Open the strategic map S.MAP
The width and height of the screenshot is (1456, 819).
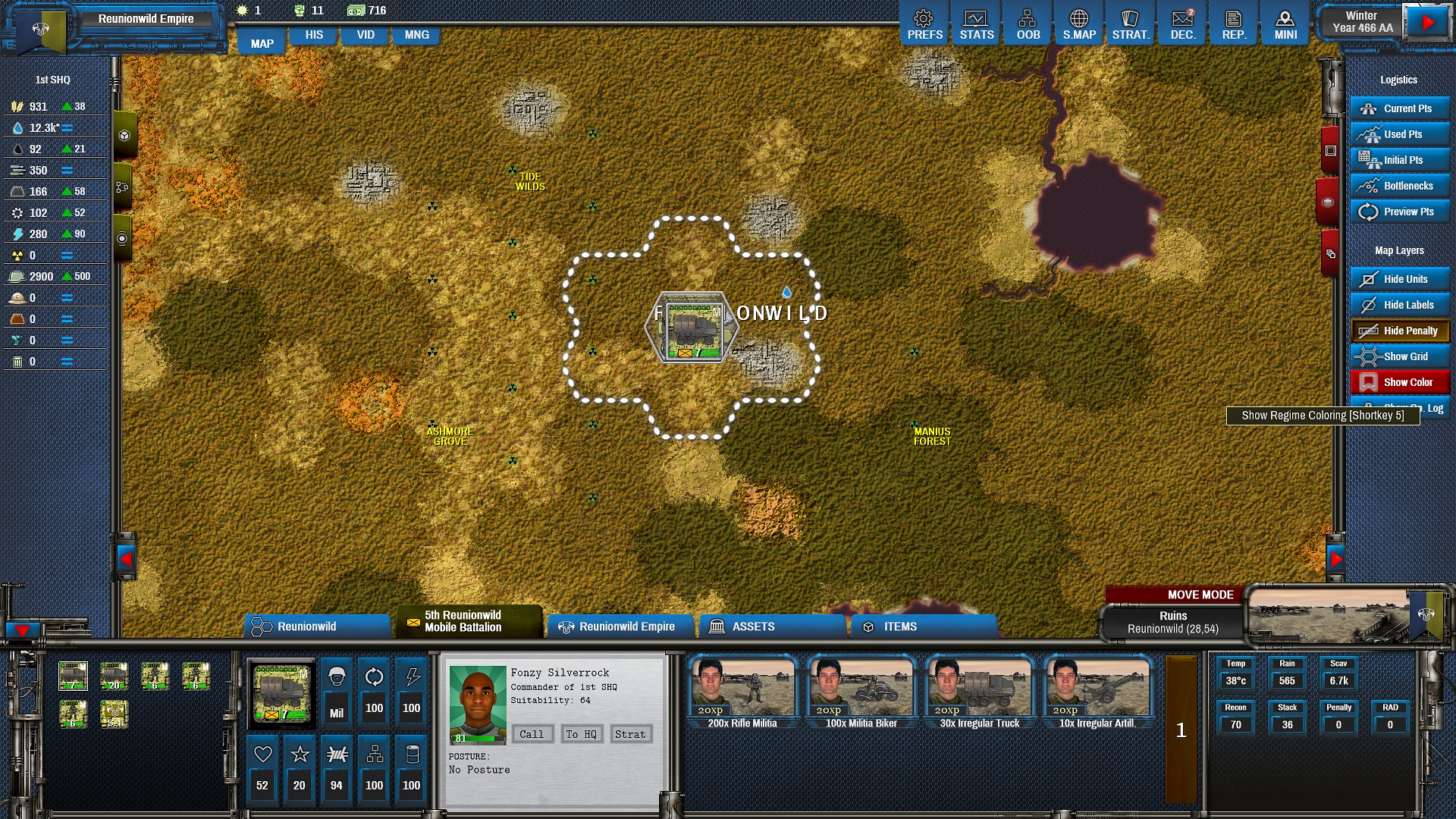pyautogui.click(x=1079, y=25)
